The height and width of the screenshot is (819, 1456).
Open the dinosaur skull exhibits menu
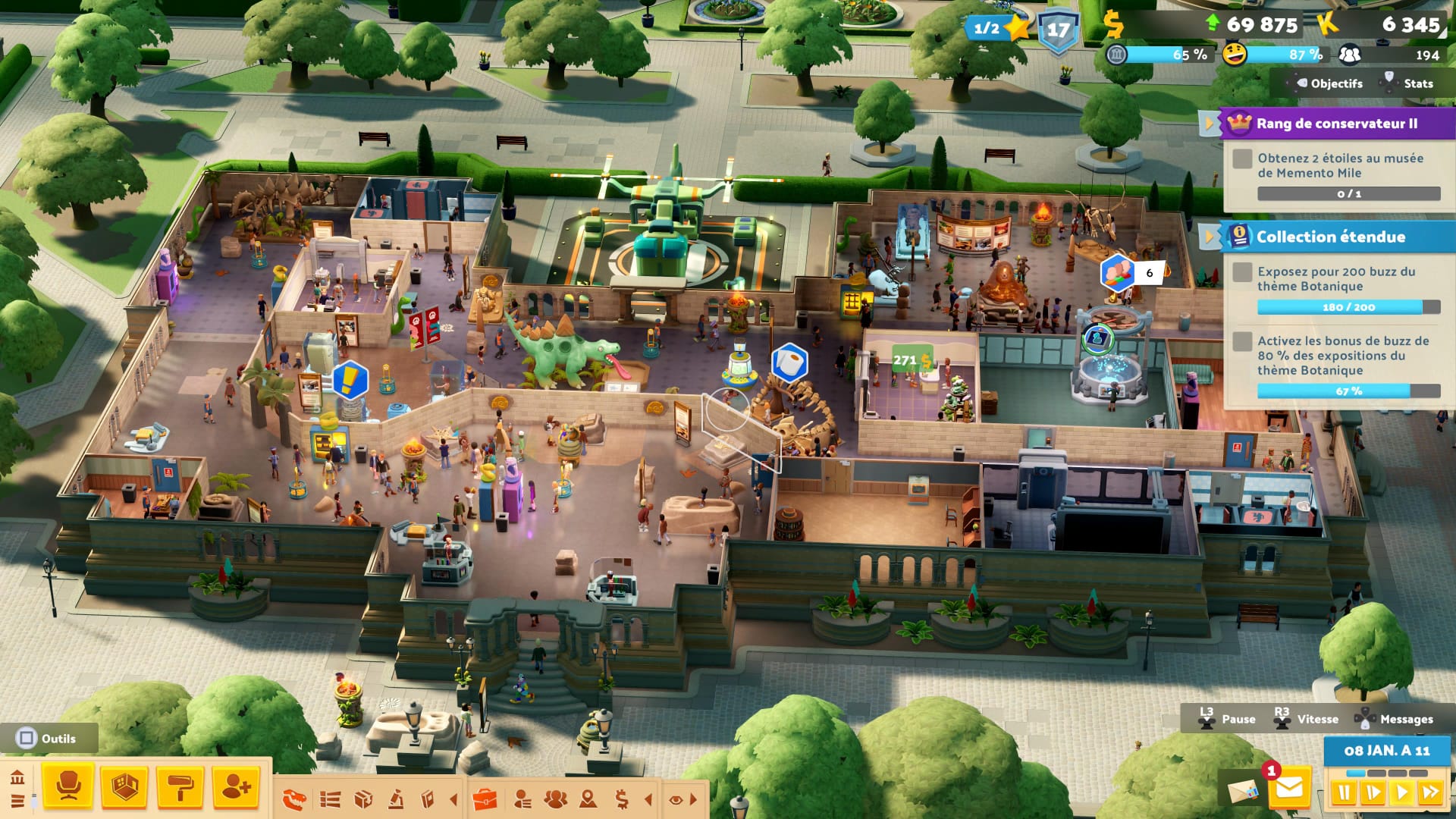294,799
